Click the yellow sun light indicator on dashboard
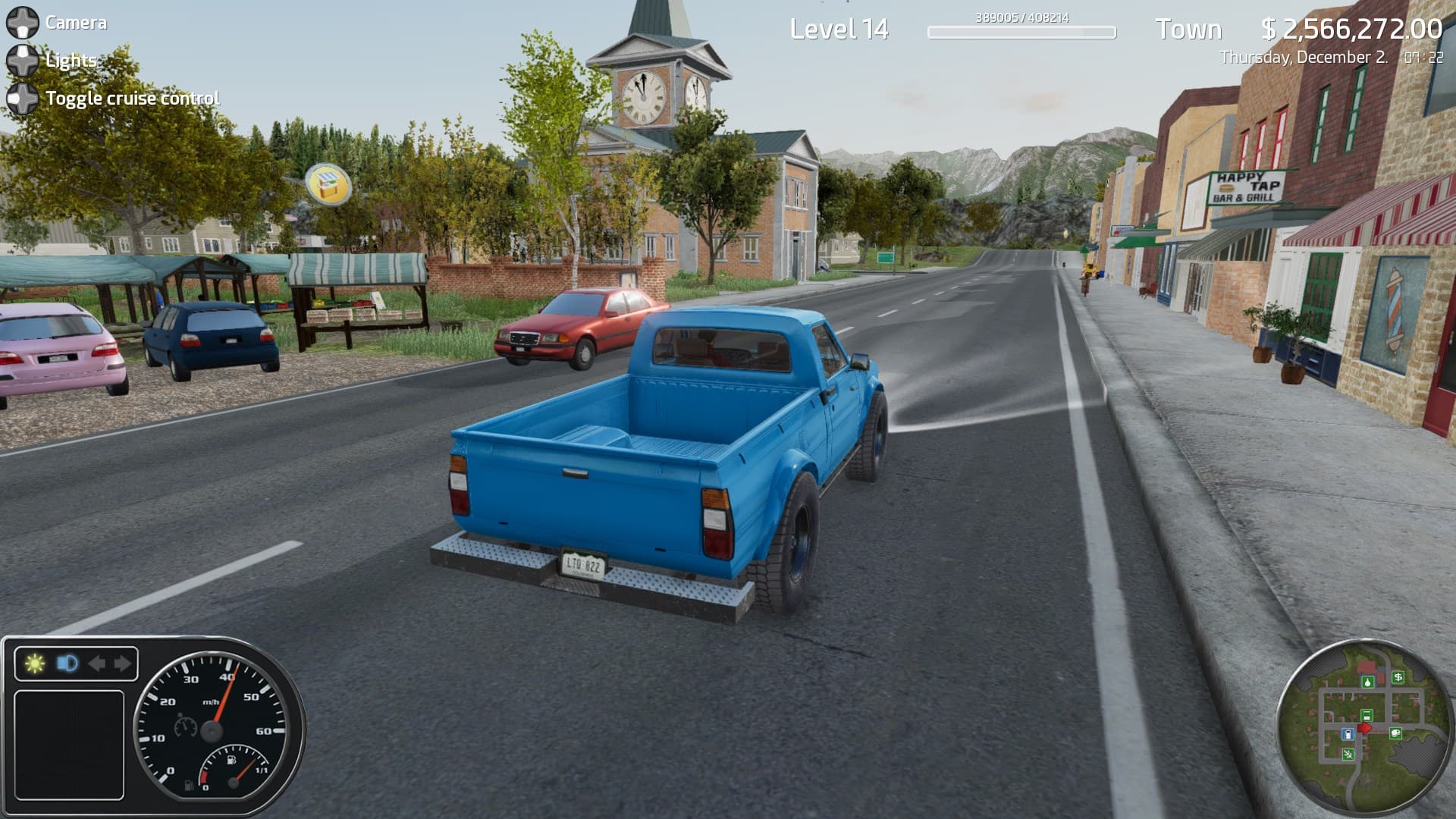 click(35, 662)
